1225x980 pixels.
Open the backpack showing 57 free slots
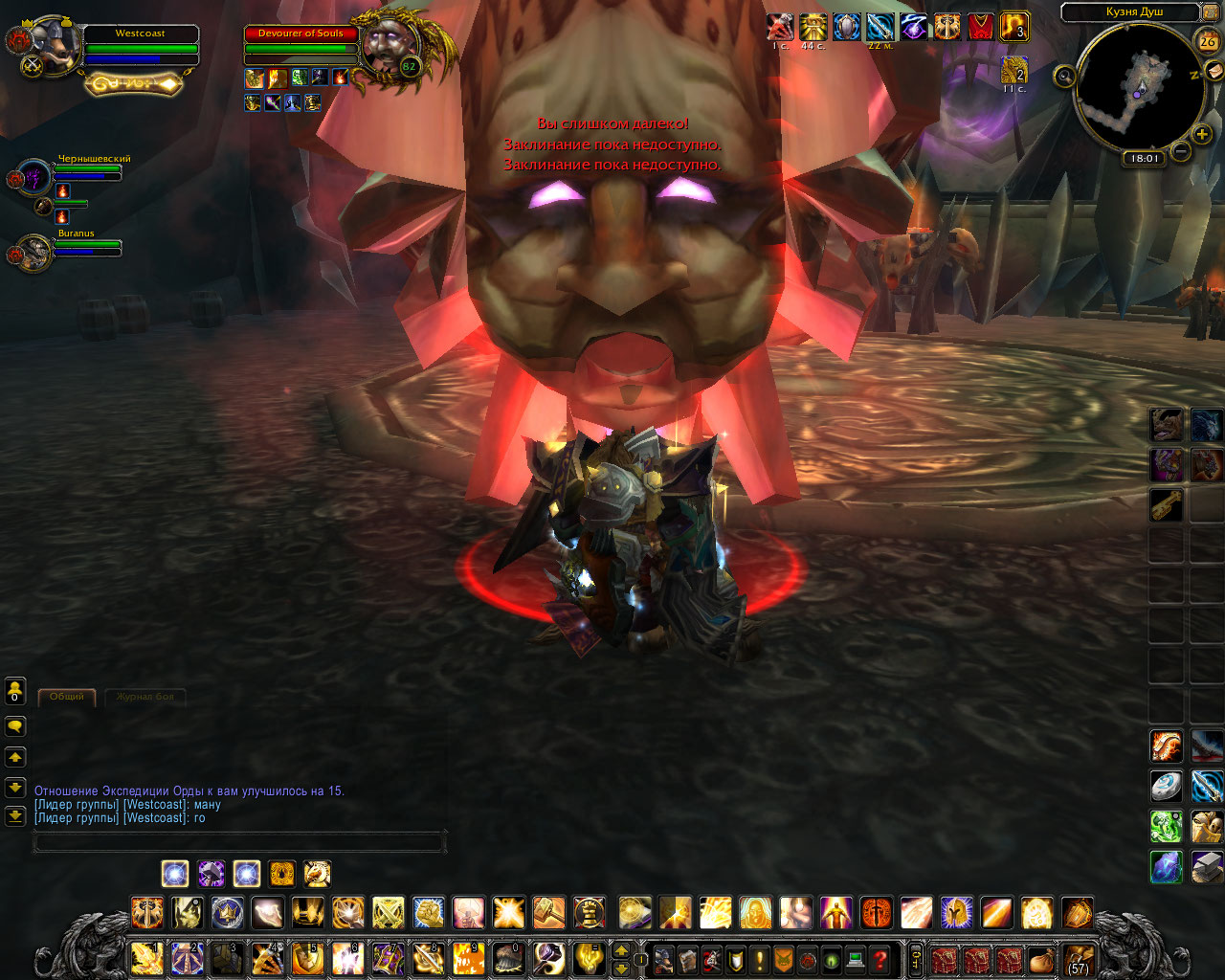click(x=1078, y=959)
